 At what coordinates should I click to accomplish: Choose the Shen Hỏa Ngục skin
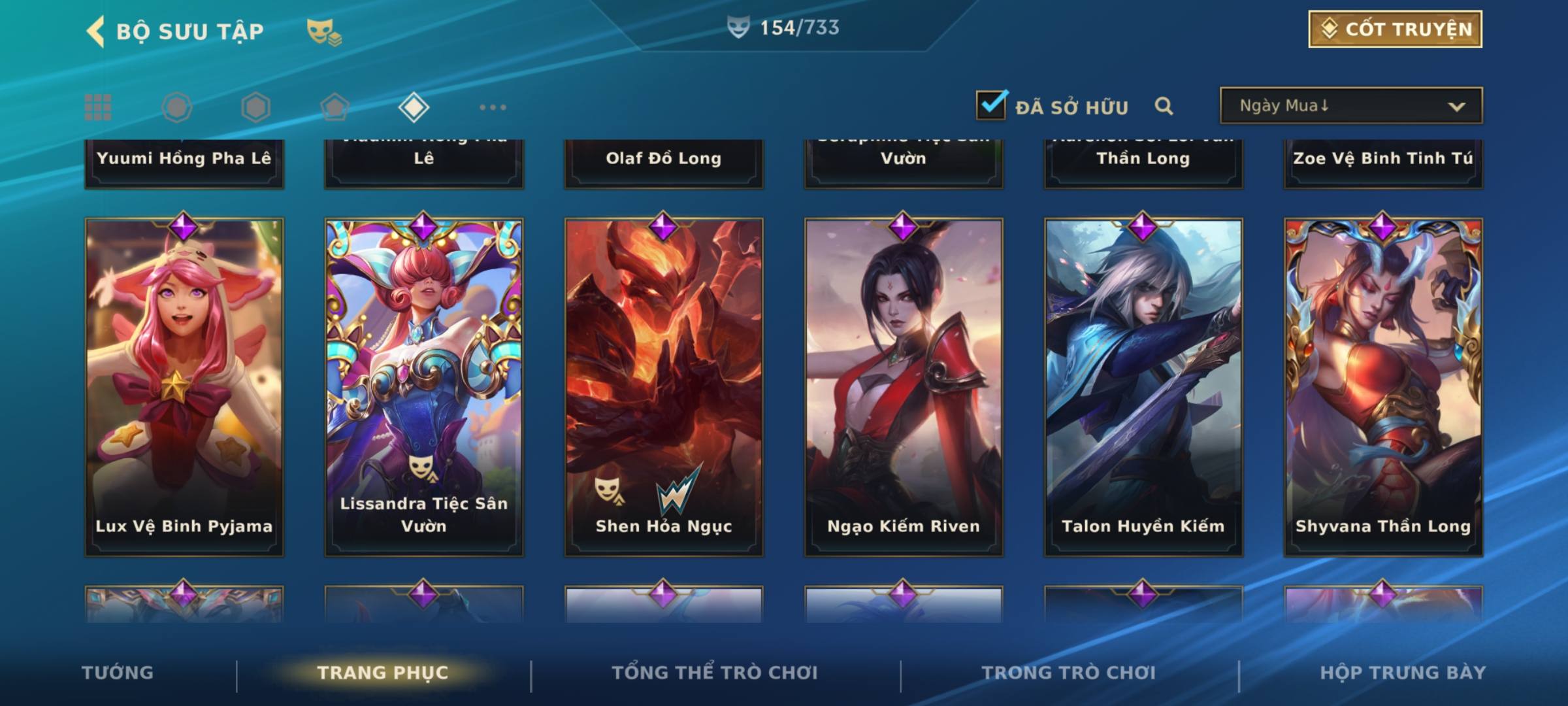pyautogui.click(x=664, y=387)
